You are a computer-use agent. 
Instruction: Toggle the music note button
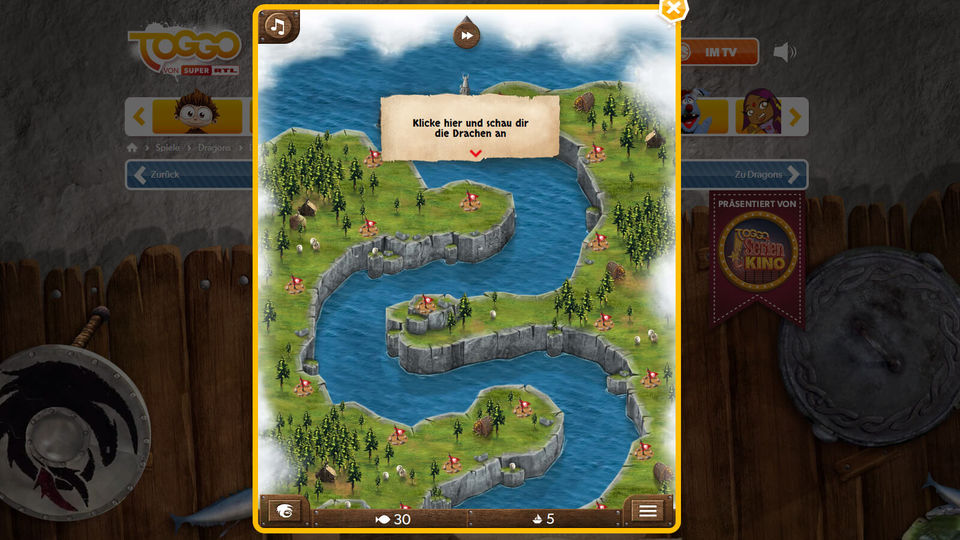[x=278, y=26]
